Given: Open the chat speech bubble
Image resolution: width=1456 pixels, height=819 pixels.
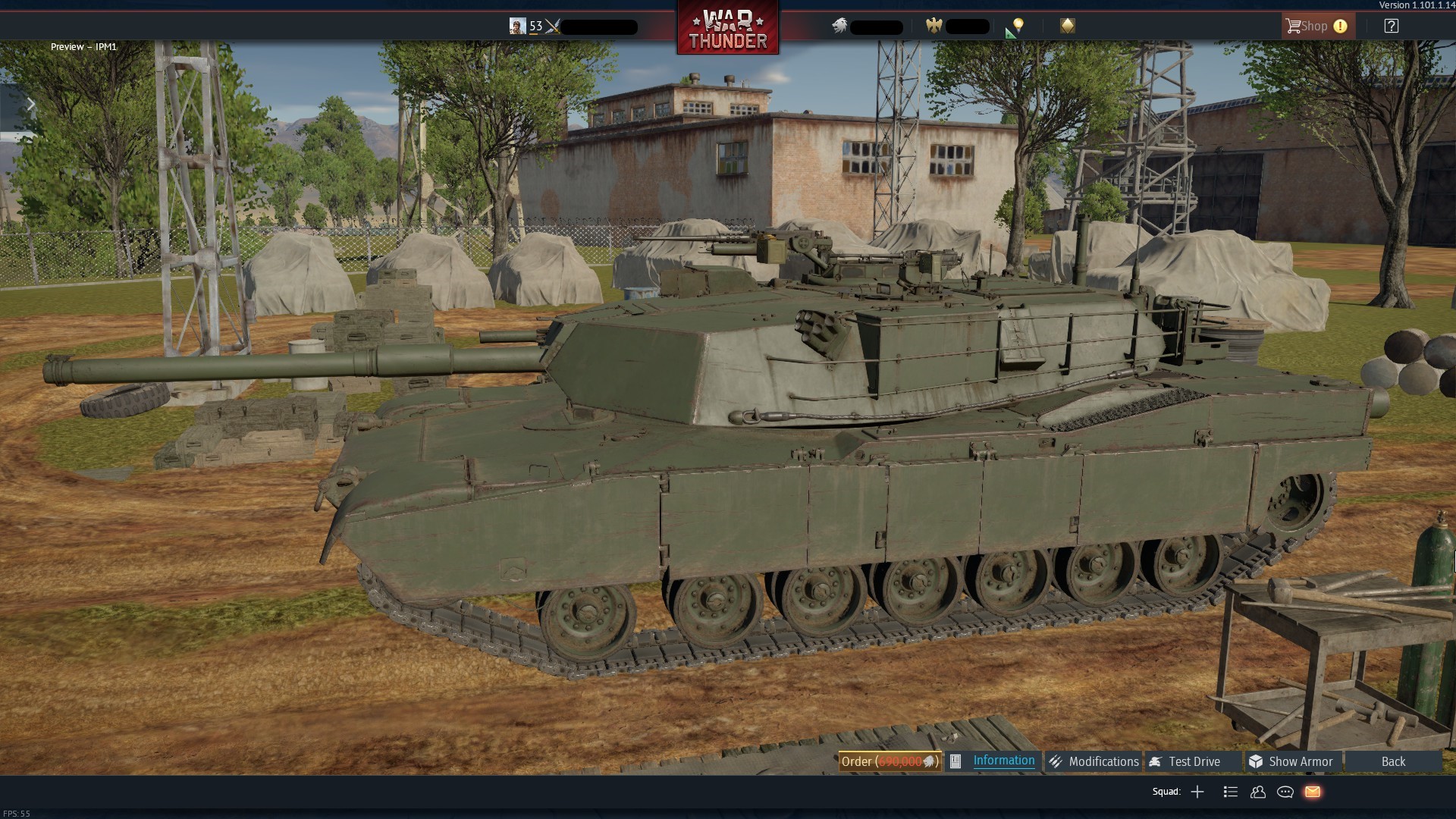Looking at the screenshot, I should pyautogui.click(x=1285, y=792).
